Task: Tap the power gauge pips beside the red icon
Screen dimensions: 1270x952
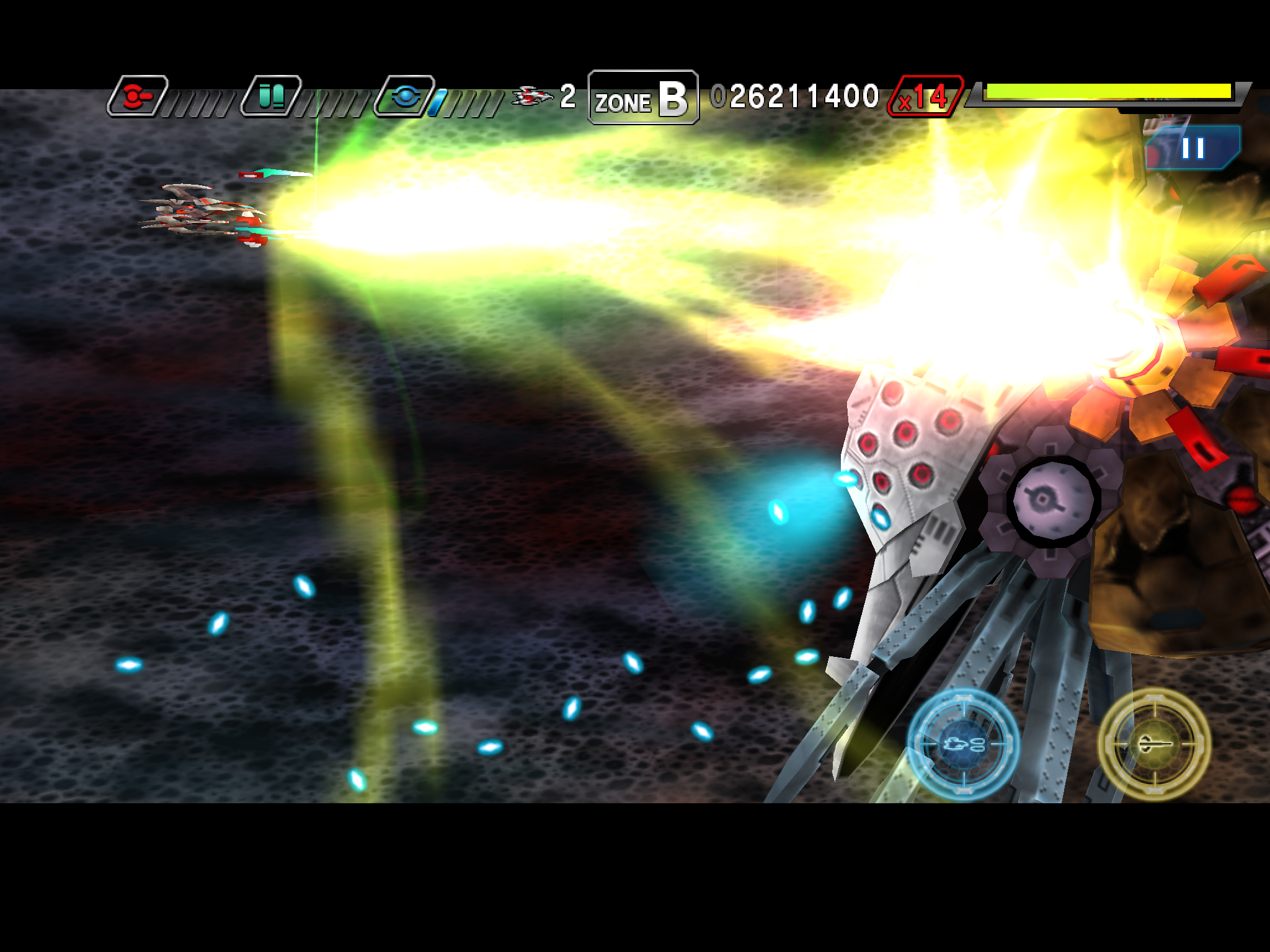Action: 198,99
